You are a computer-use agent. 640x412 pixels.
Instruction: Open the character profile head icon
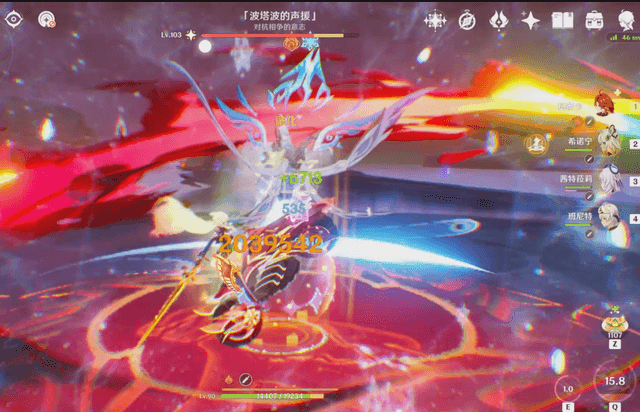[625, 20]
